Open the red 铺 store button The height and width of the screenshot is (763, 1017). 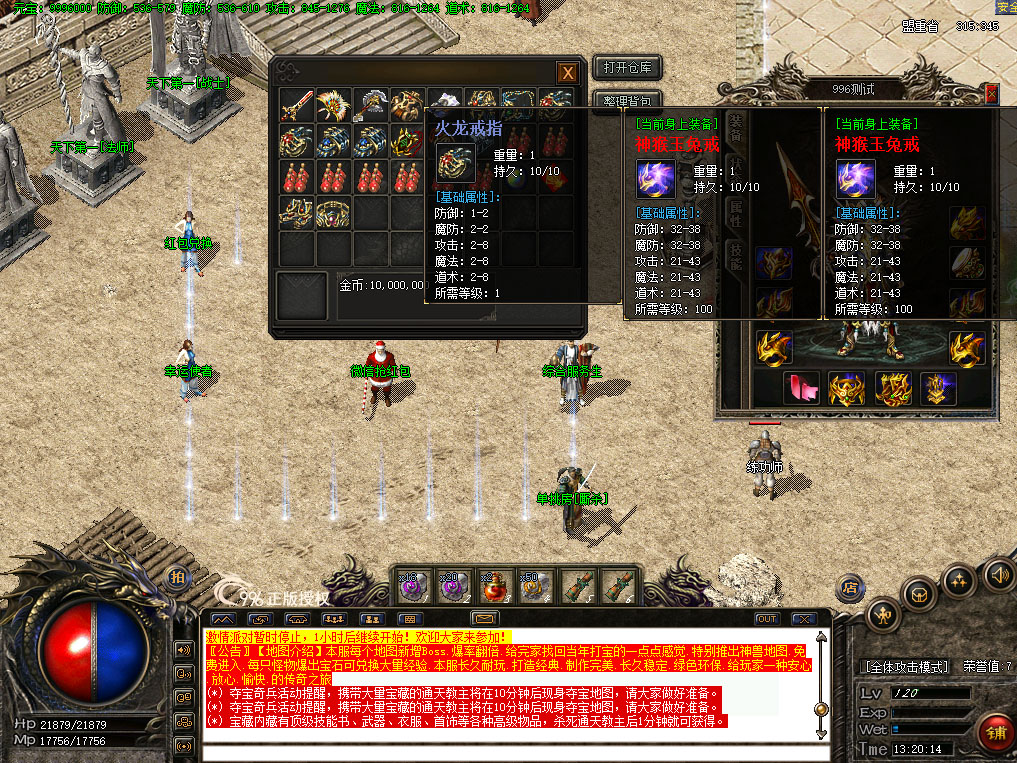994,733
